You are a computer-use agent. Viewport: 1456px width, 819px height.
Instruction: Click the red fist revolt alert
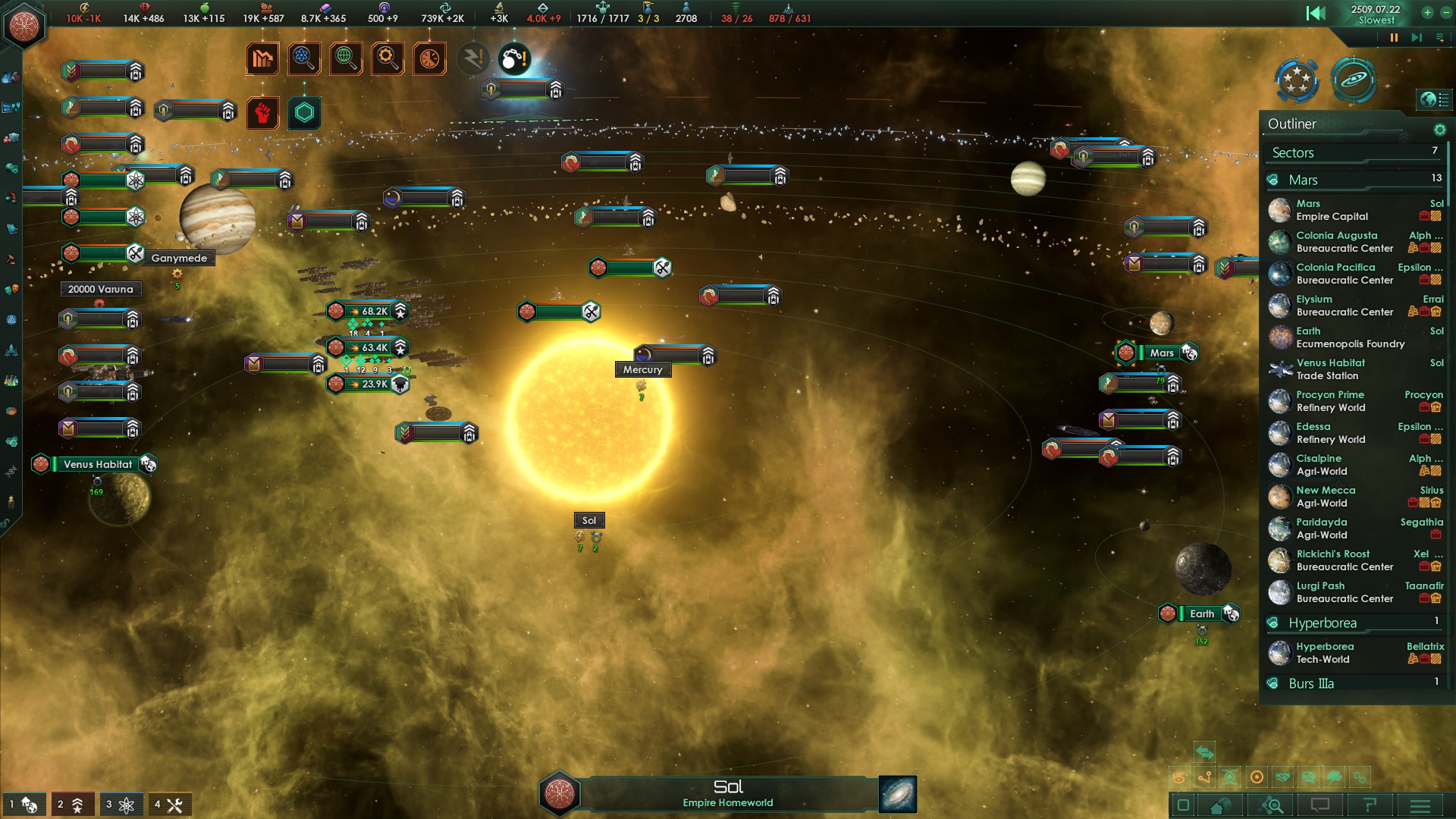pos(262,113)
